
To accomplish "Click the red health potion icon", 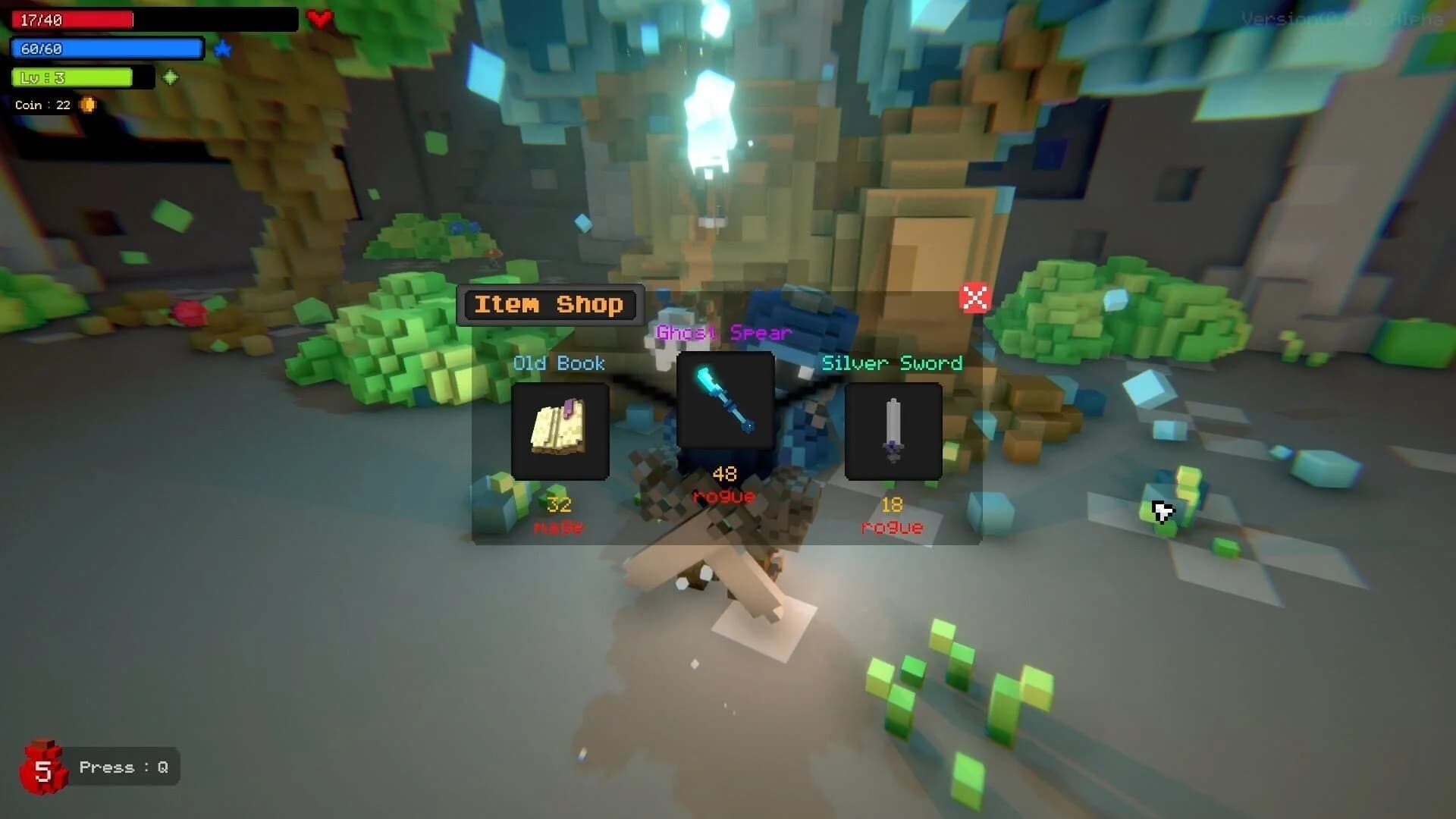I will [x=43, y=767].
